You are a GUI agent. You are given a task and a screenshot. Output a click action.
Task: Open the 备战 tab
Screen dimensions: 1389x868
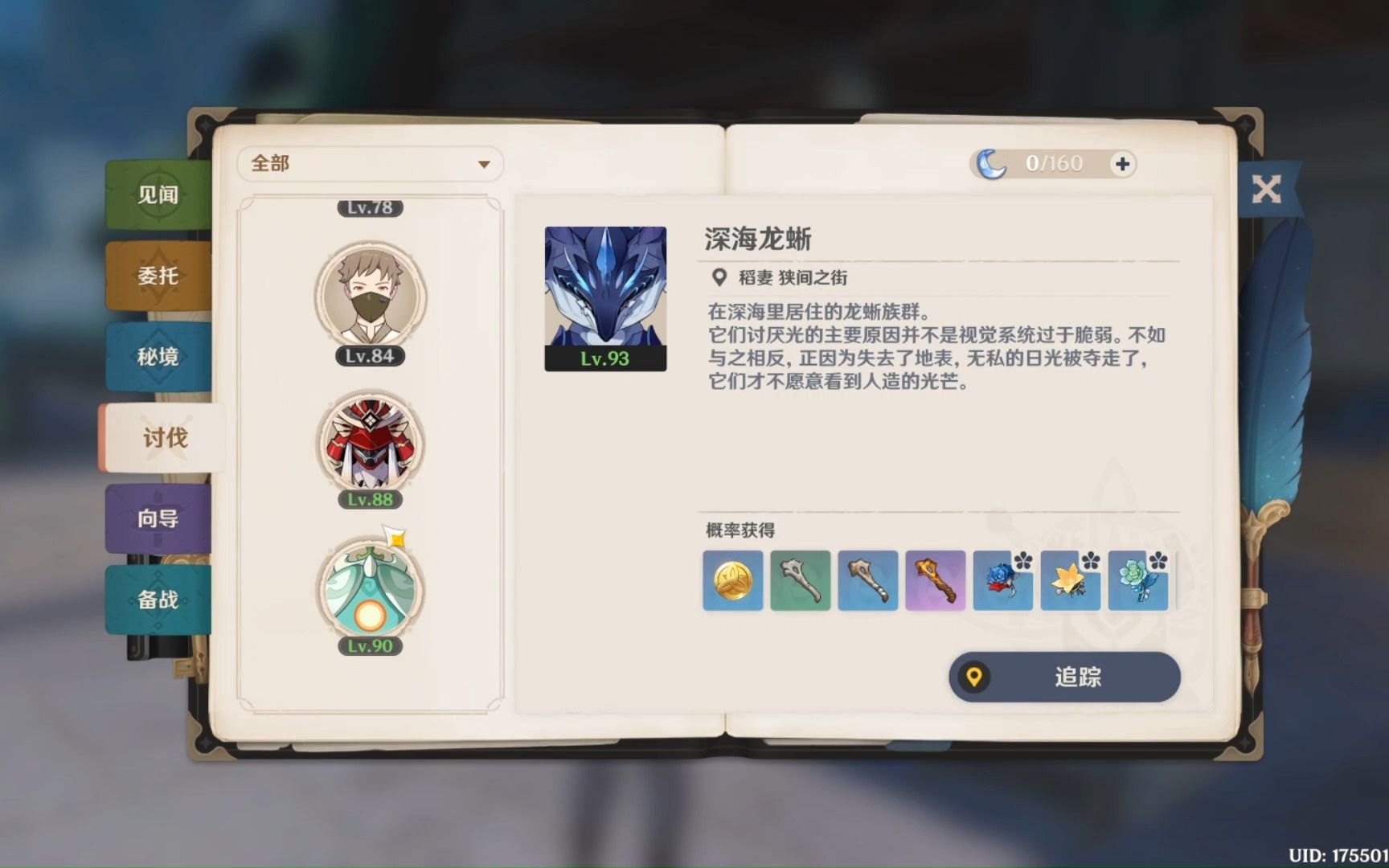pyautogui.click(x=158, y=600)
